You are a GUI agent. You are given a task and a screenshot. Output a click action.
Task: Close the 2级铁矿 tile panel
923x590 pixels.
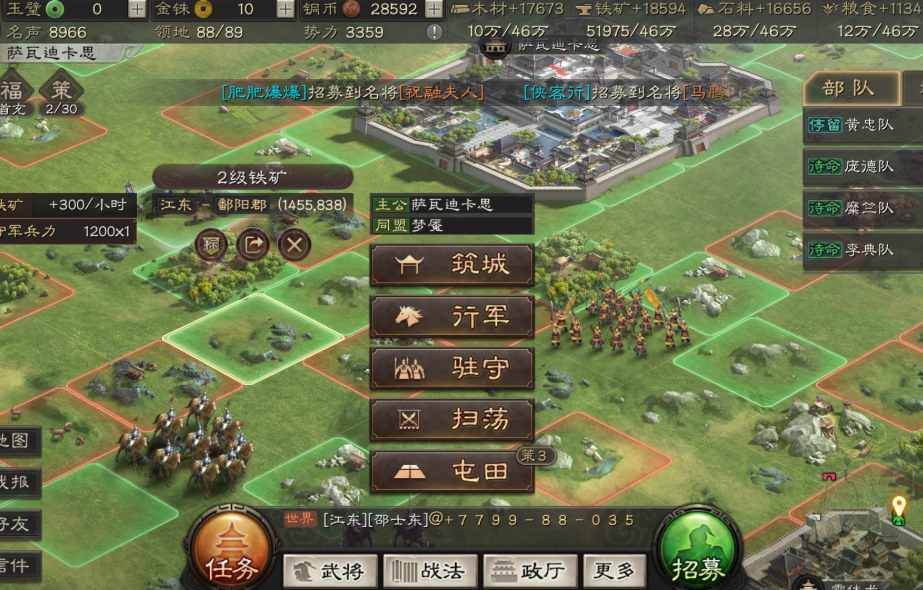click(x=294, y=244)
